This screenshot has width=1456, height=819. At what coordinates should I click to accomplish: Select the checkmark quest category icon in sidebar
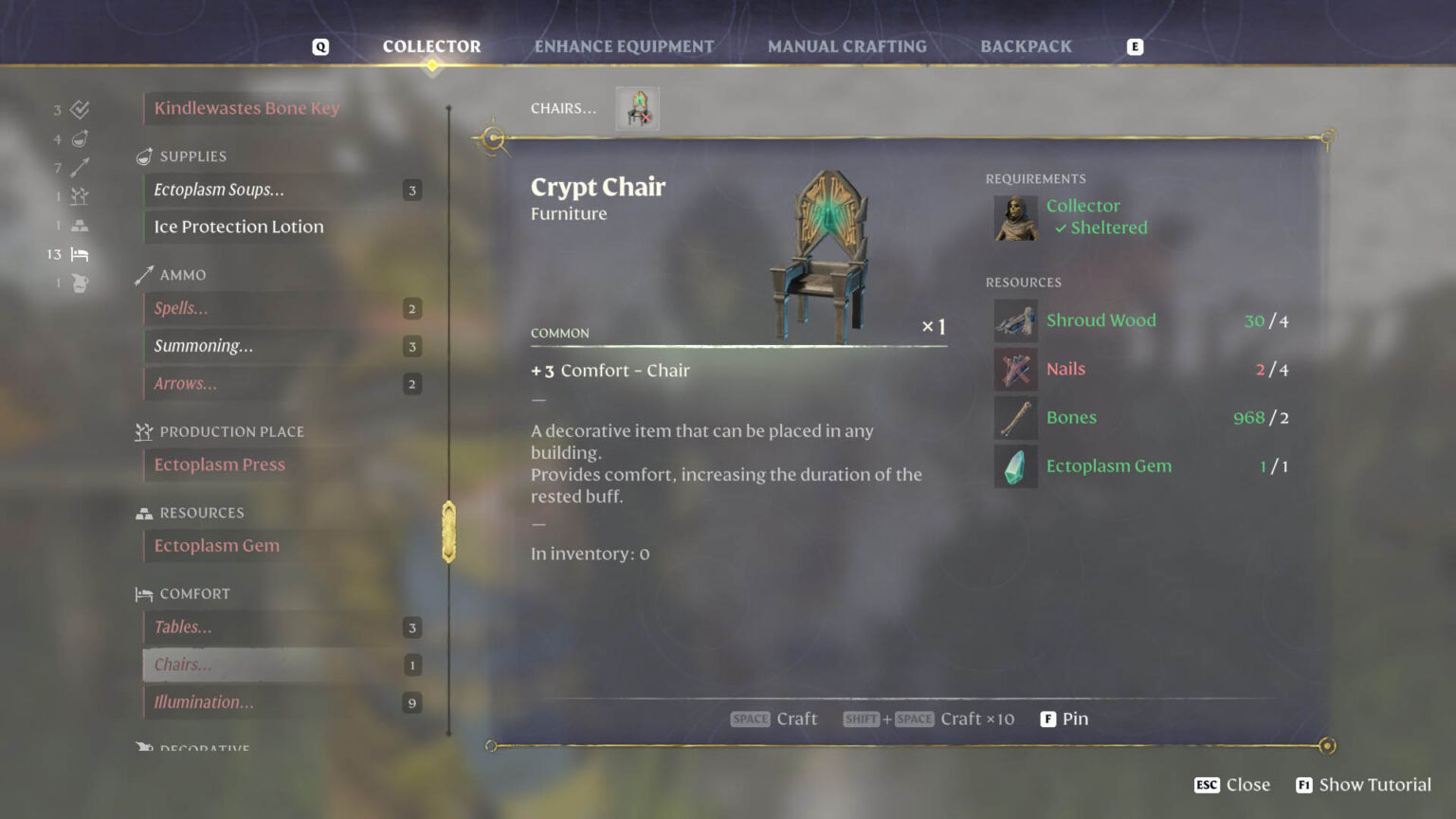(80, 109)
